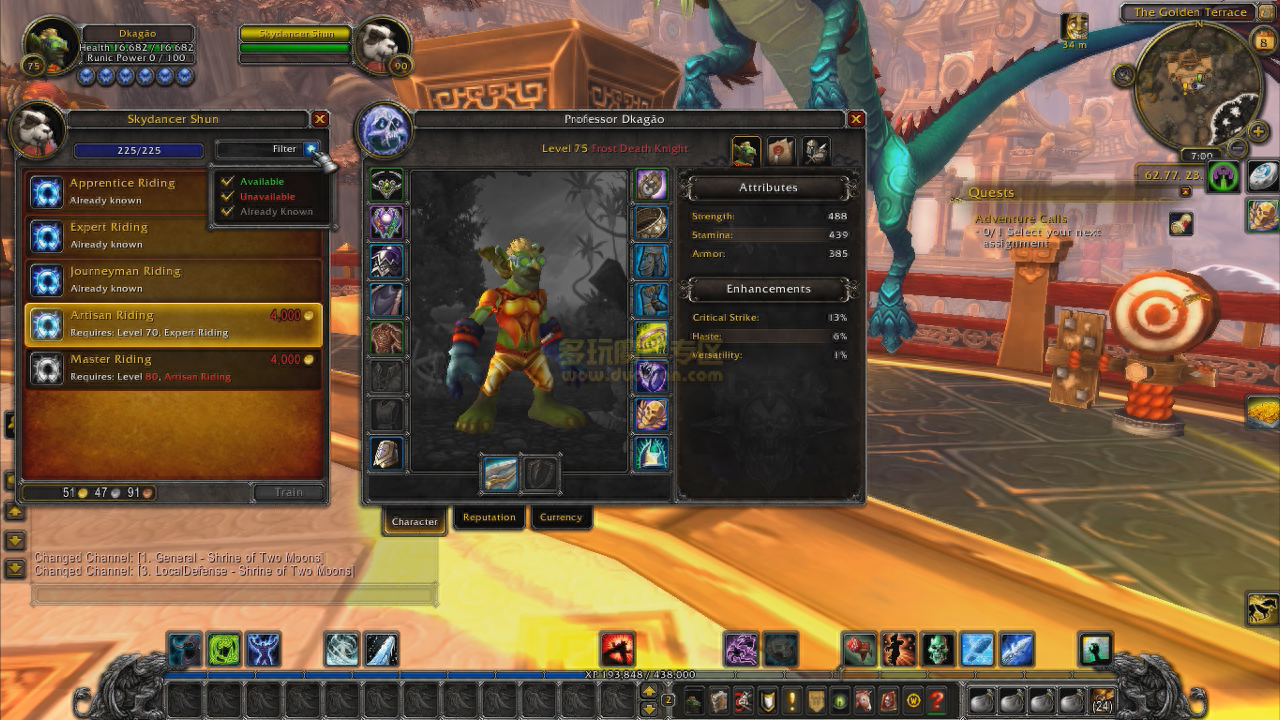Toggle the Available filter checkbox

click(x=228, y=182)
